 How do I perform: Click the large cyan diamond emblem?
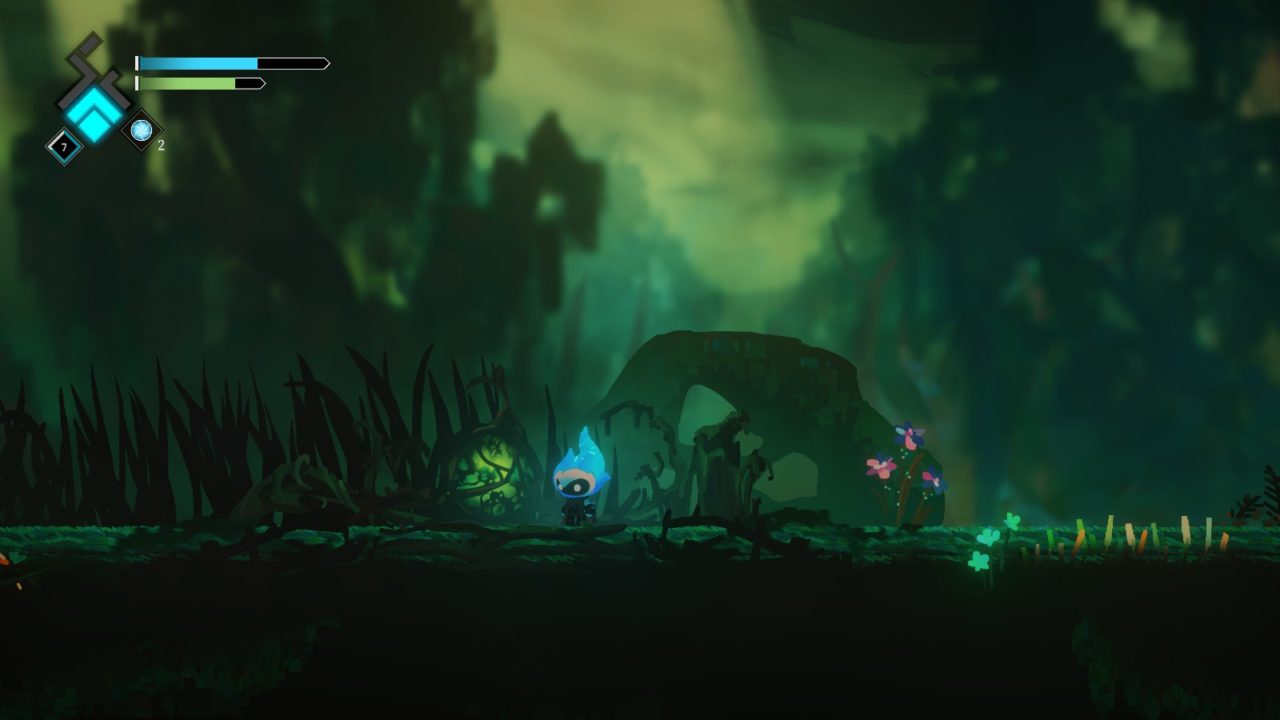(x=94, y=110)
